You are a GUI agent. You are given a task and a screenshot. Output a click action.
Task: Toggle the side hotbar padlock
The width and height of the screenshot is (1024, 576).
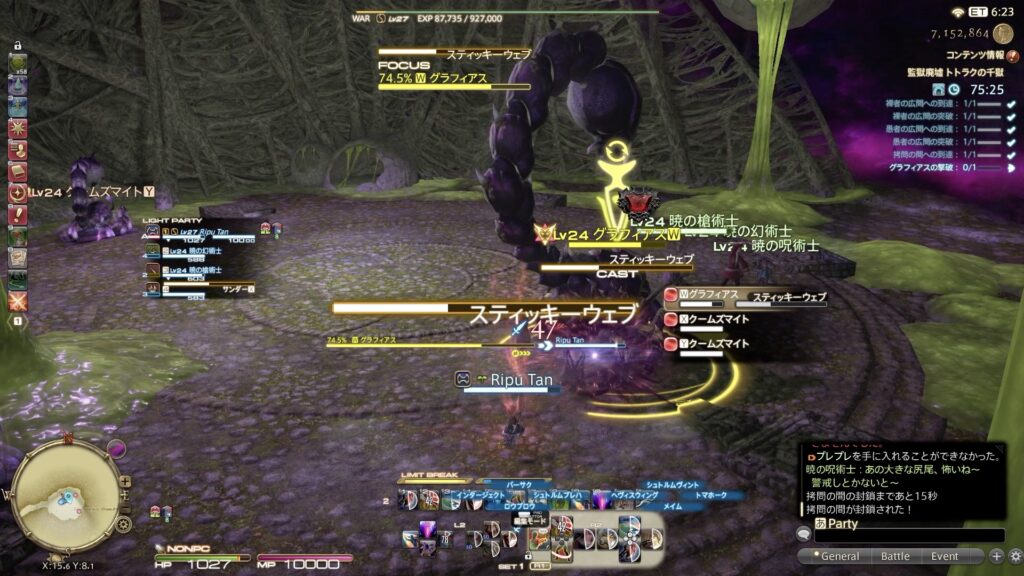coord(17,46)
